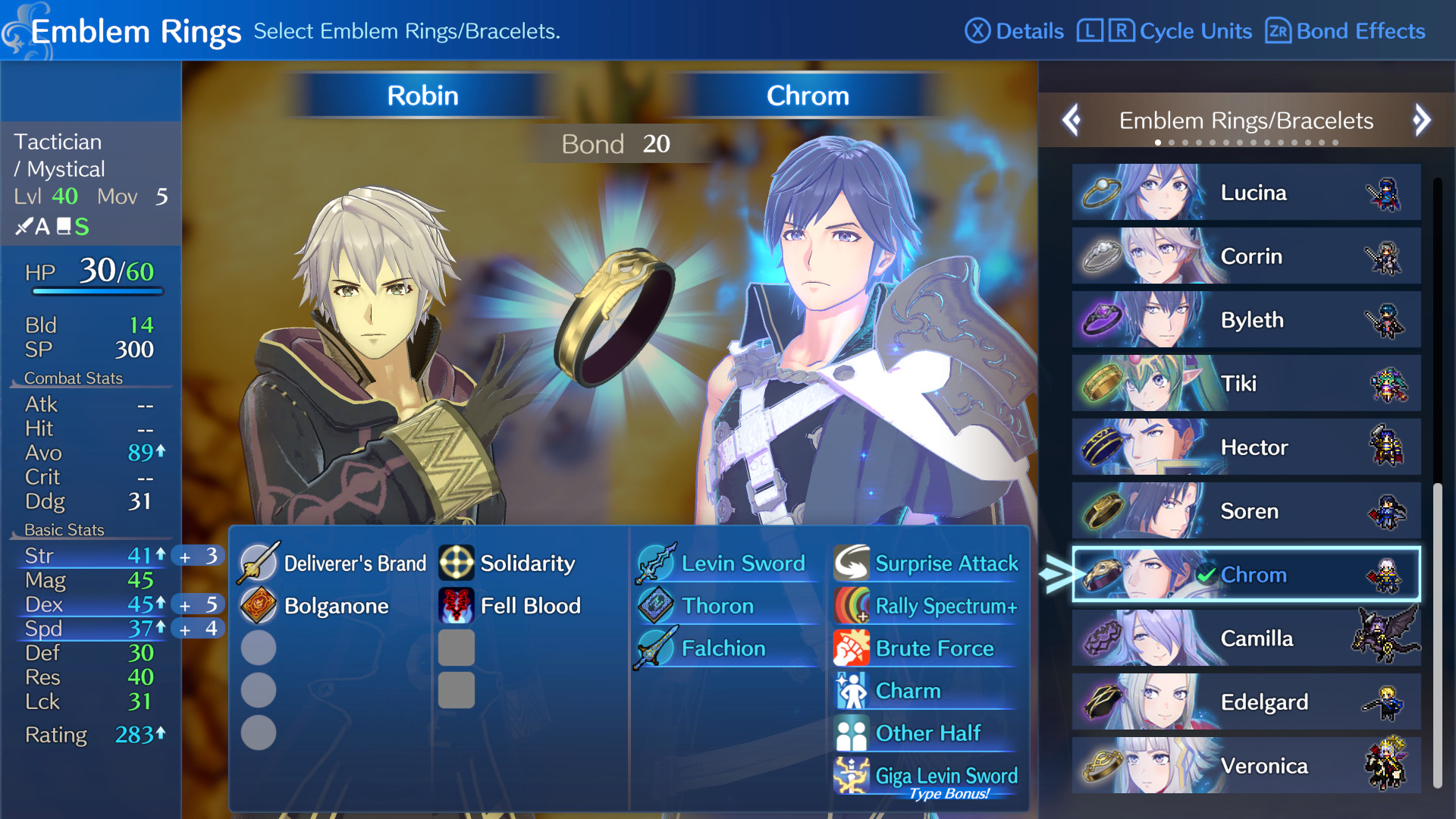Viewport: 1456px width, 819px height.
Task: Select the Rally Spectrum+ icon
Action: coord(852,606)
